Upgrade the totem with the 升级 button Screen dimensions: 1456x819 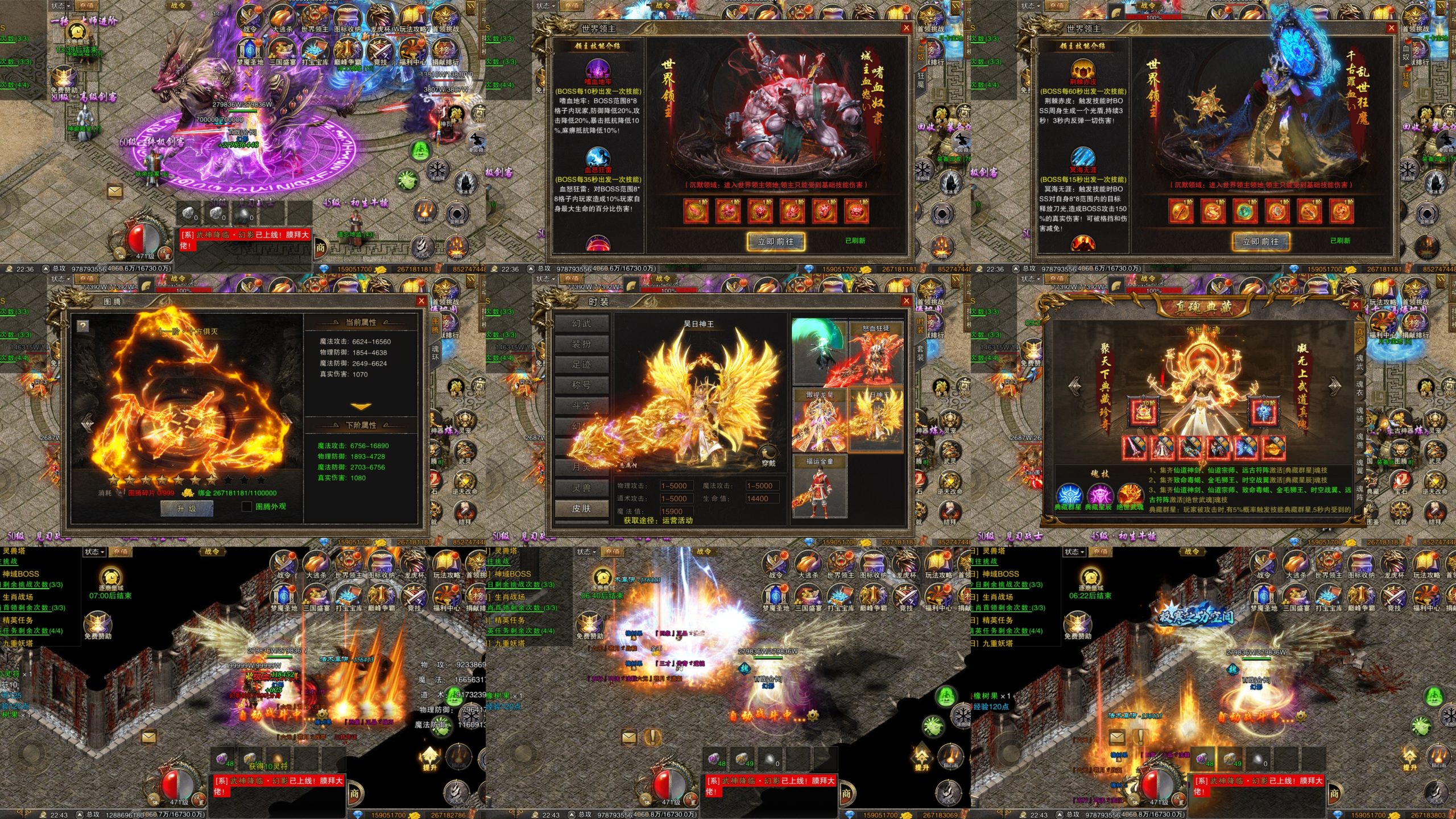pyautogui.click(x=187, y=508)
